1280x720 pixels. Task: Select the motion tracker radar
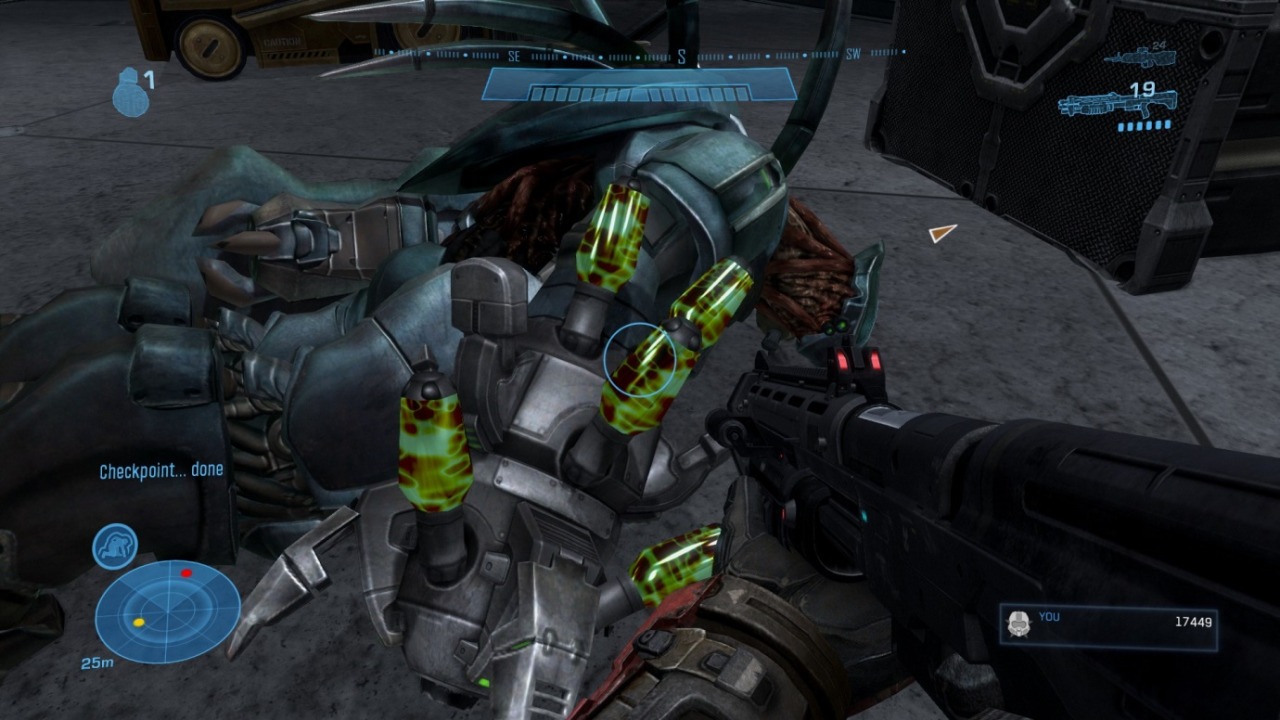tap(167, 610)
